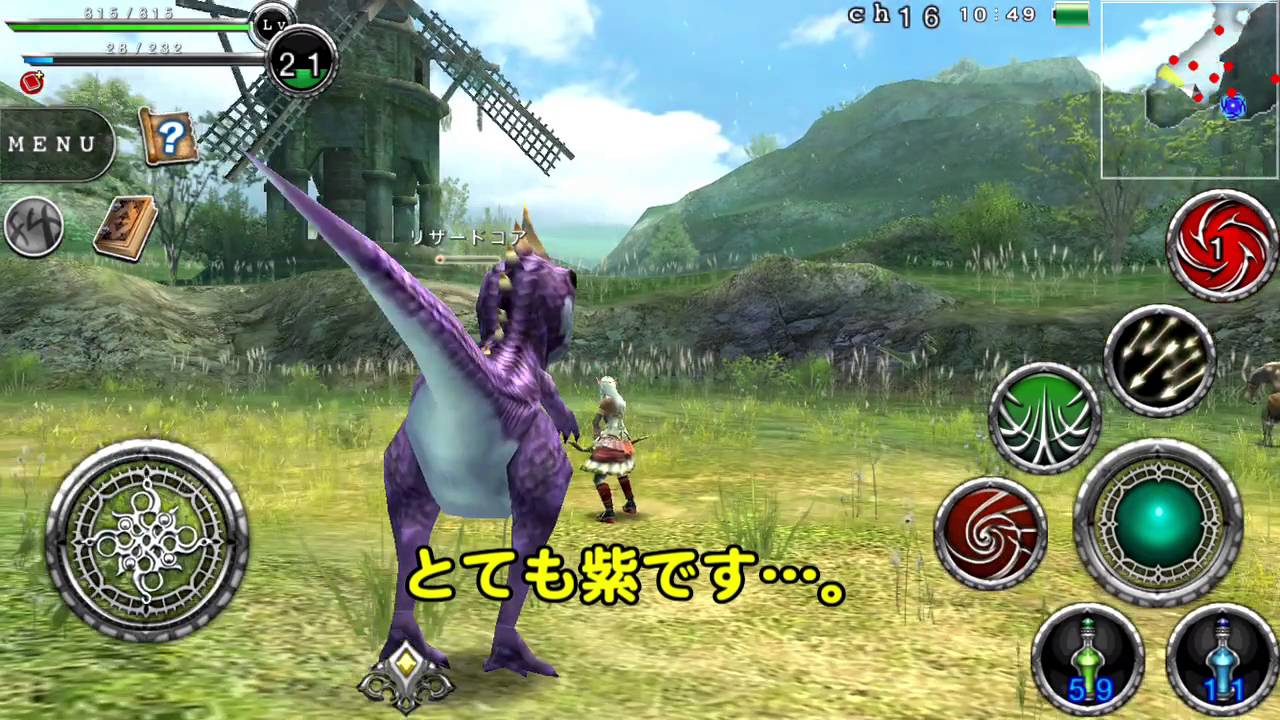Tap the red card item icon under SP bar
Screen dimensions: 1280x720
tap(30, 84)
